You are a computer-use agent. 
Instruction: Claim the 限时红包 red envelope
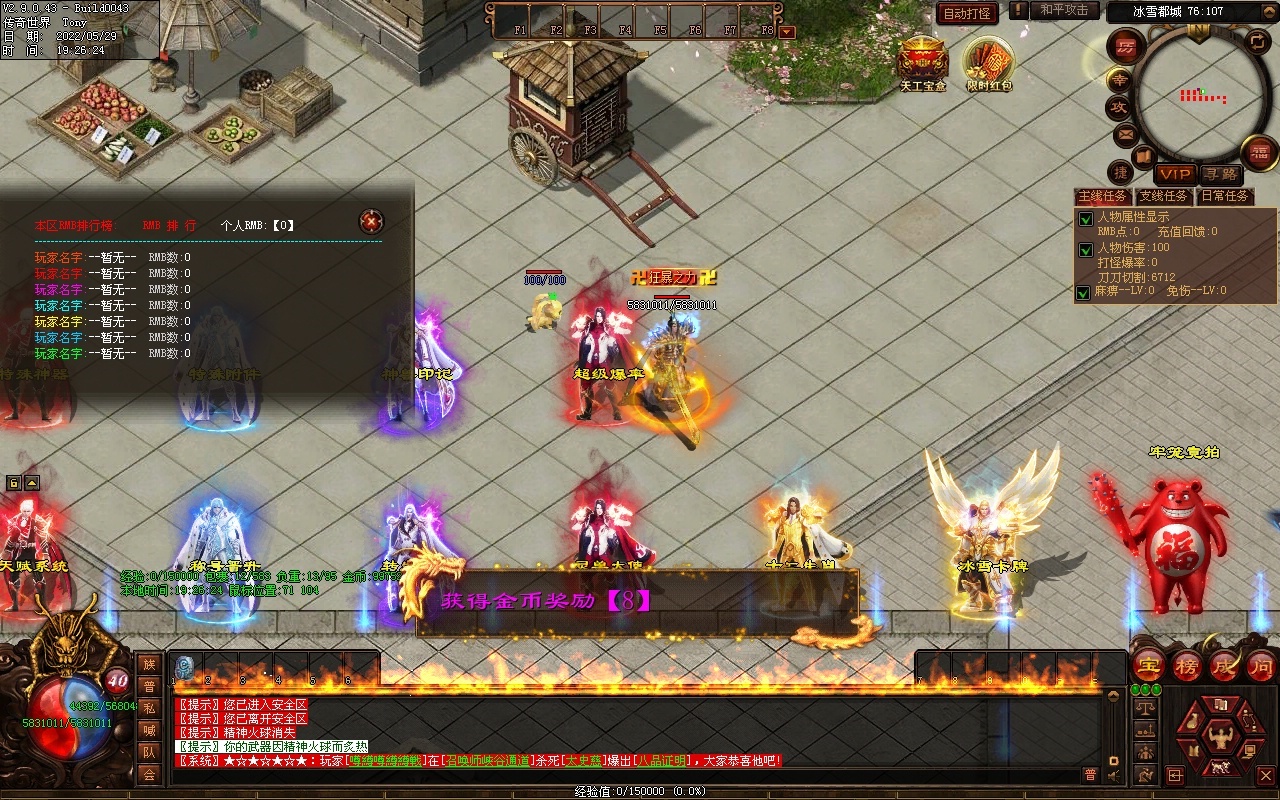(x=988, y=62)
